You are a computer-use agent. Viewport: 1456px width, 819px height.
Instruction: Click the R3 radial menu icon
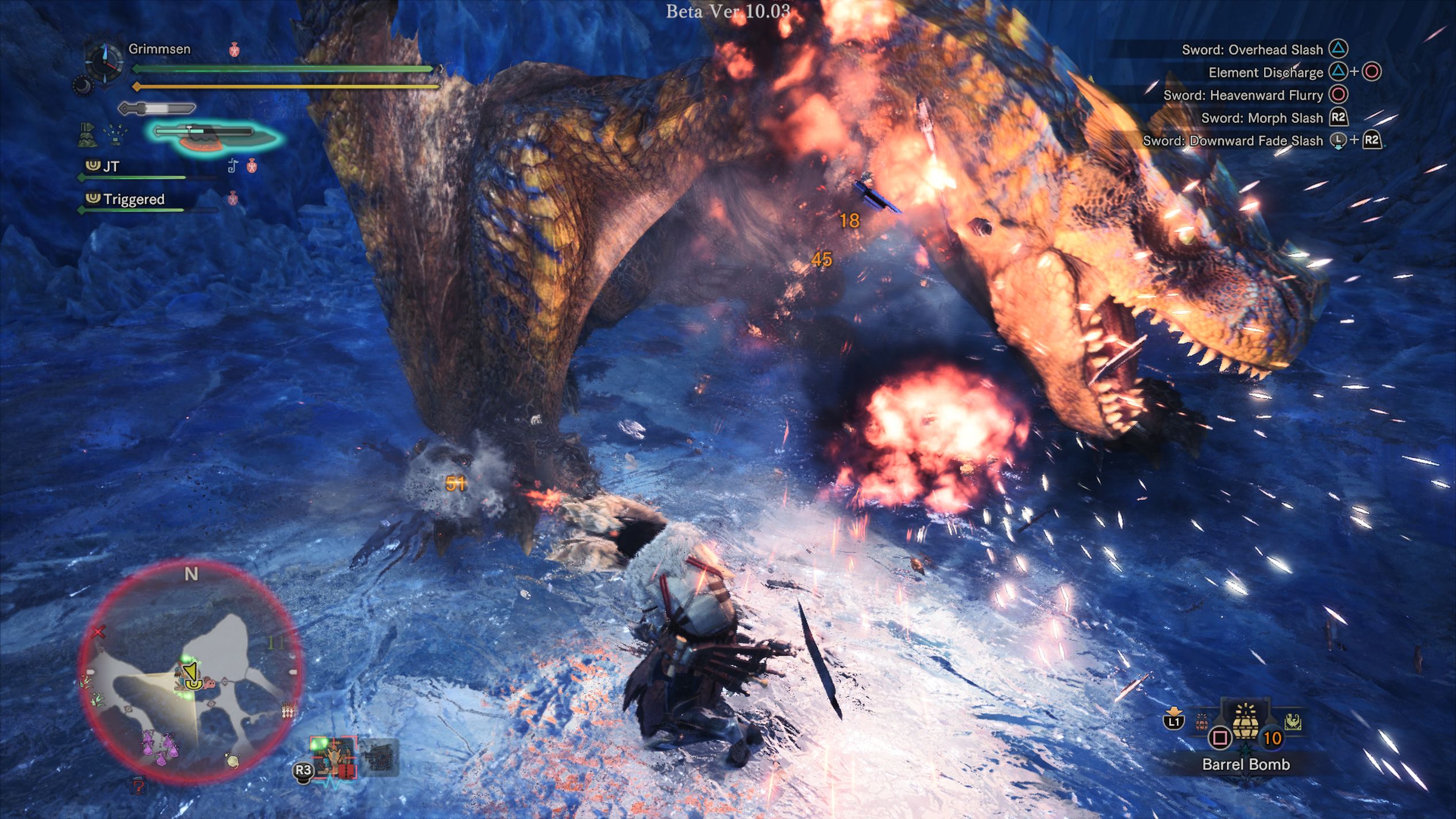[303, 771]
